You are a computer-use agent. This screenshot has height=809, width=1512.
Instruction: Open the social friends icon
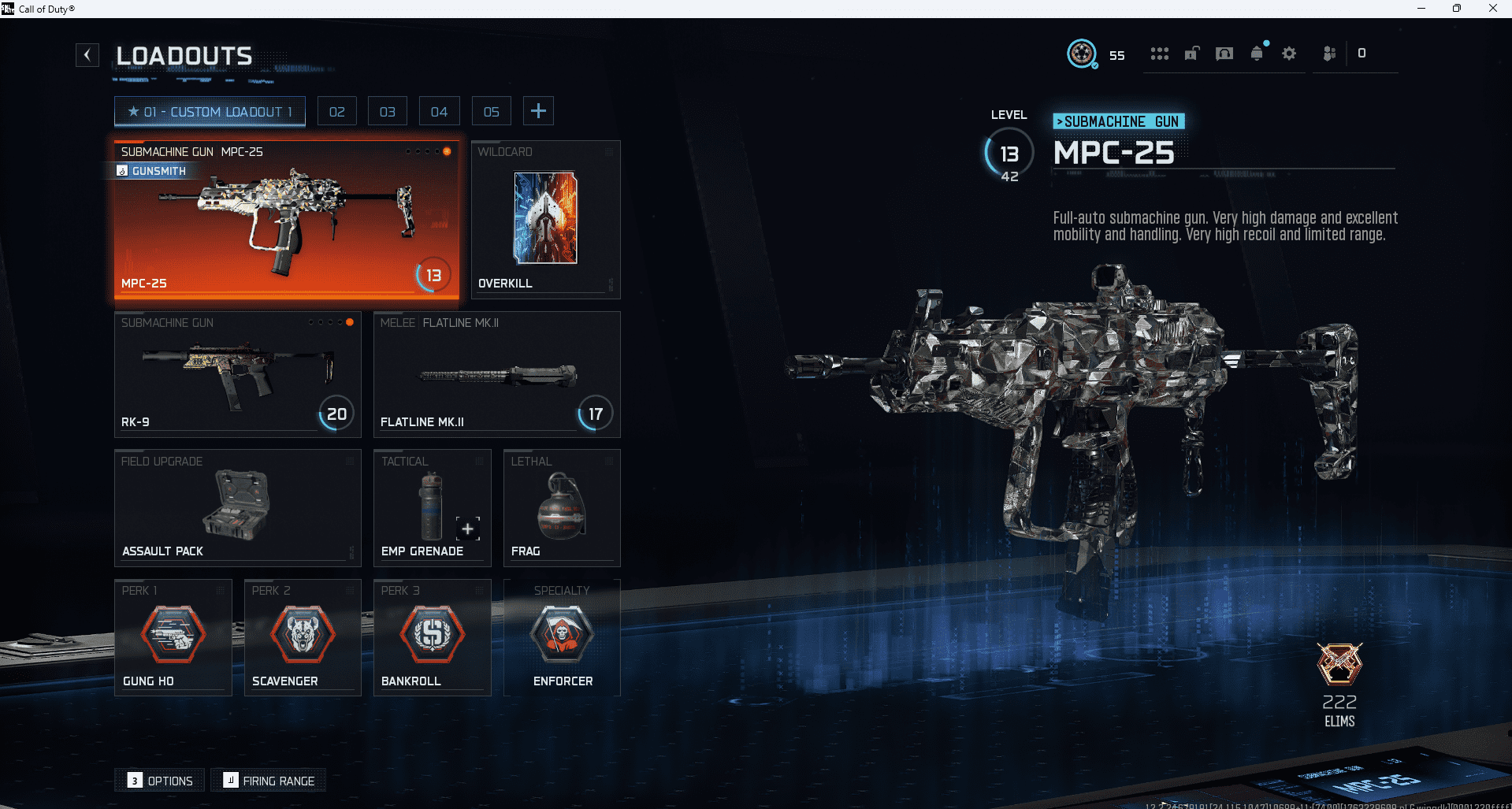click(x=1329, y=53)
